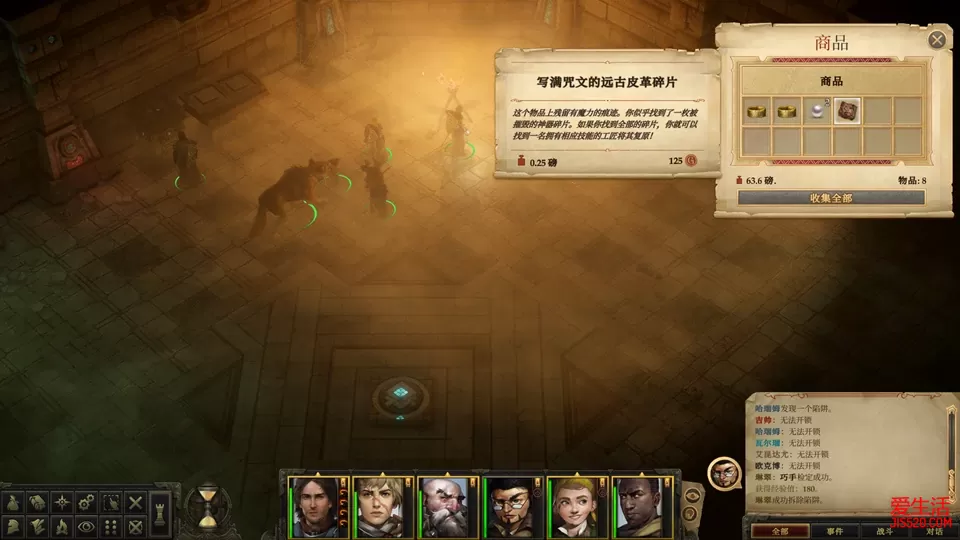The image size is (960, 540).
Task: Pick the smiling blonde girl's portrait
Action: pos(573,505)
